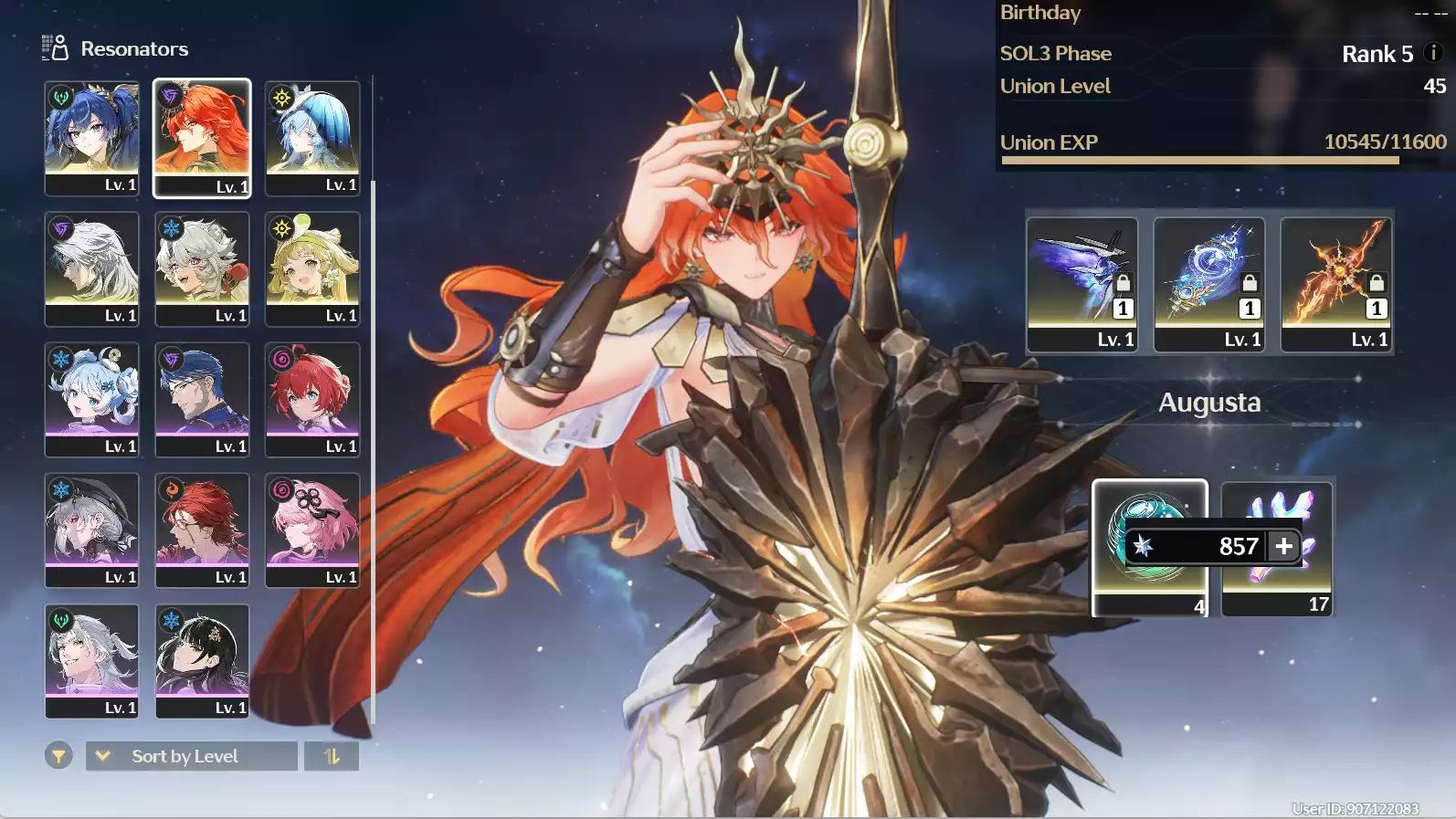Image resolution: width=1456 pixels, height=819 pixels.
Task: Select the blue winged sword weapon
Action: point(1081,283)
